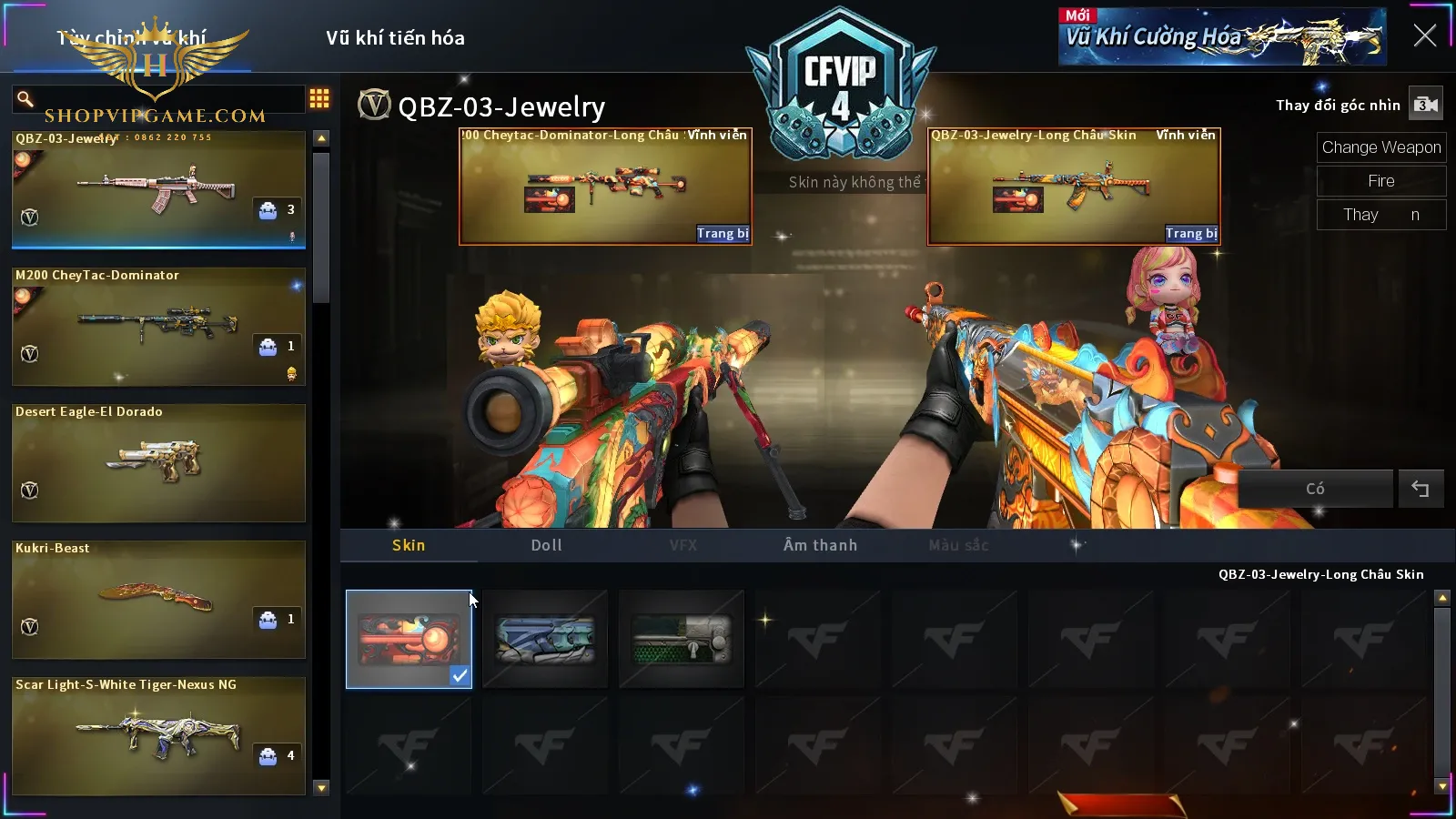Click the weapon search magnifier icon
1456x819 pixels.
coord(25,98)
